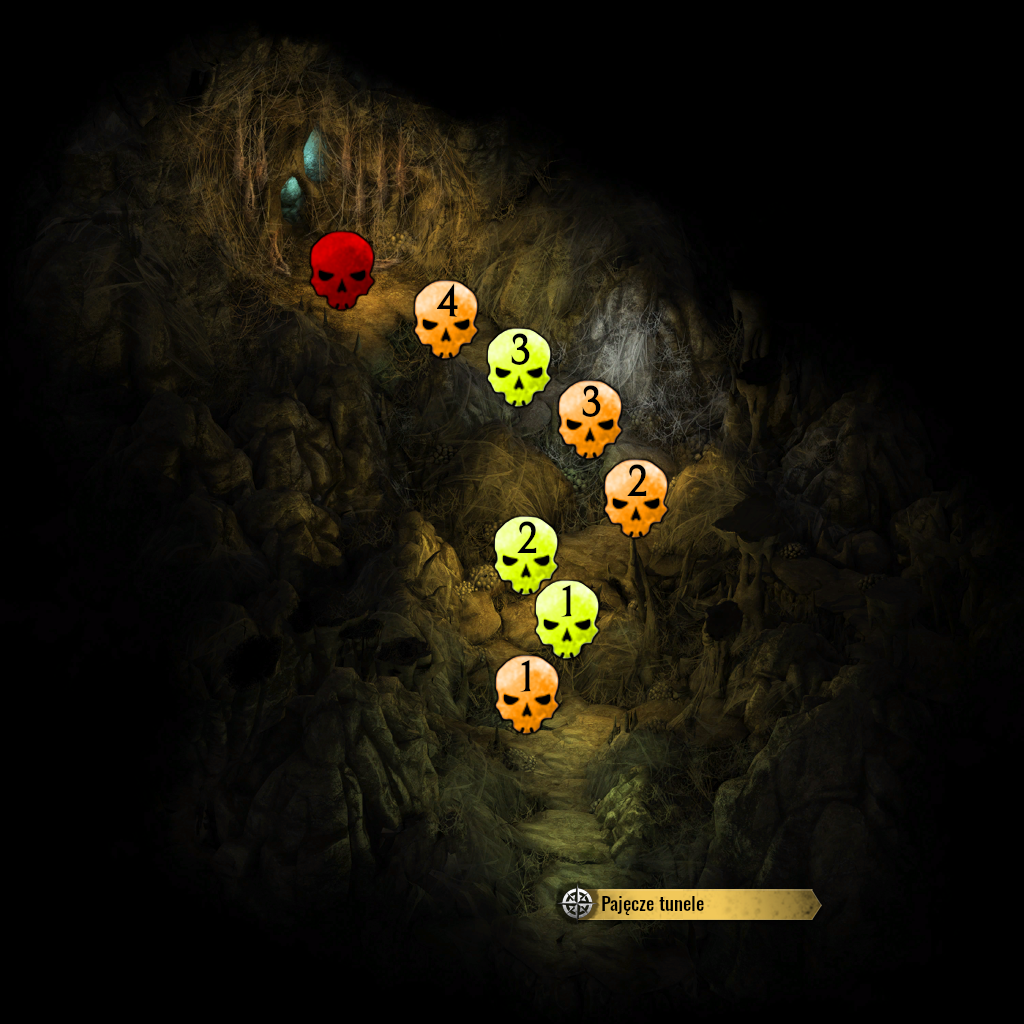Pick the orange skull numbered 1
Image resolution: width=1024 pixels, height=1024 pixels.
click(527, 694)
